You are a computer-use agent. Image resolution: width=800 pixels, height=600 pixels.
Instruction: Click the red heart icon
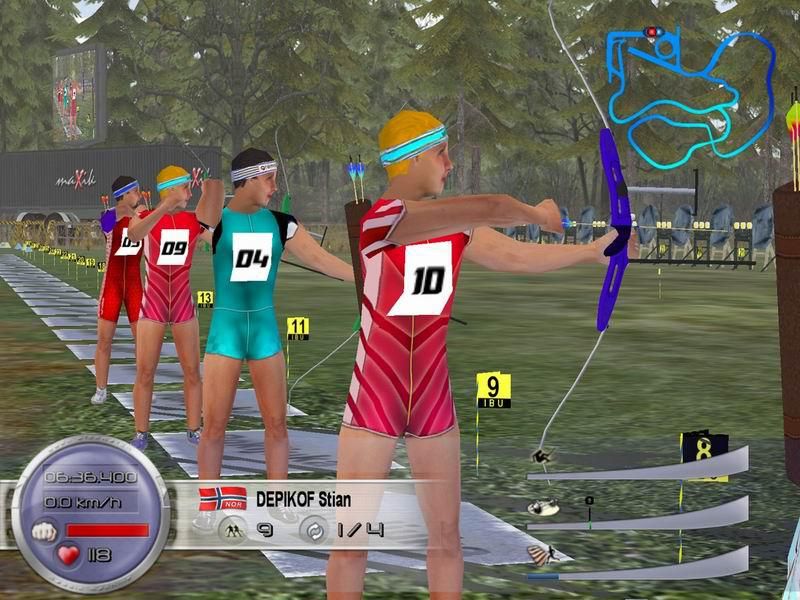(69, 555)
